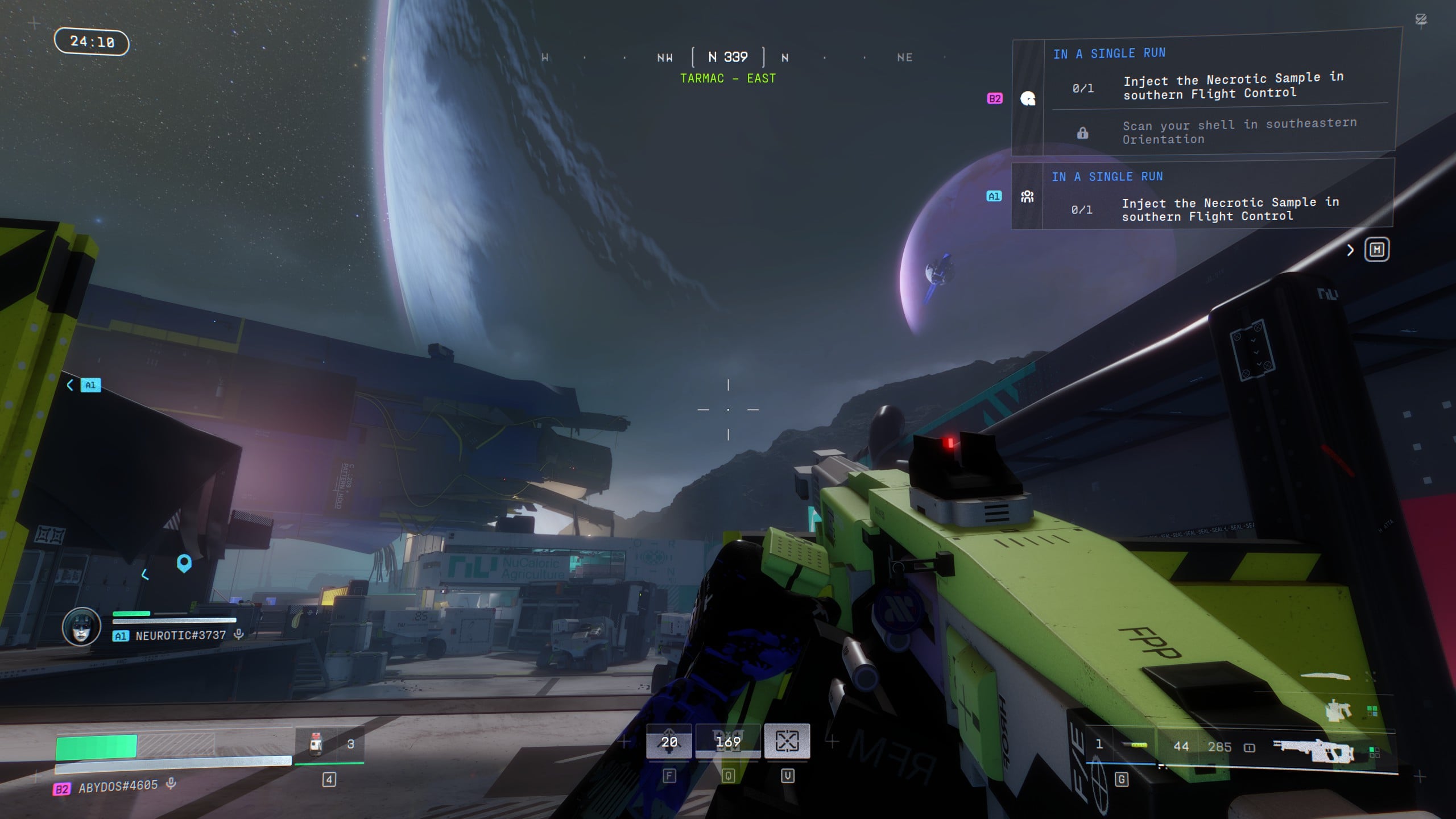Image resolution: width=1456 pixels, height=819 pixels.
Task: Activate the ready crosshair-frame ability icon
Action: point(787,741)
